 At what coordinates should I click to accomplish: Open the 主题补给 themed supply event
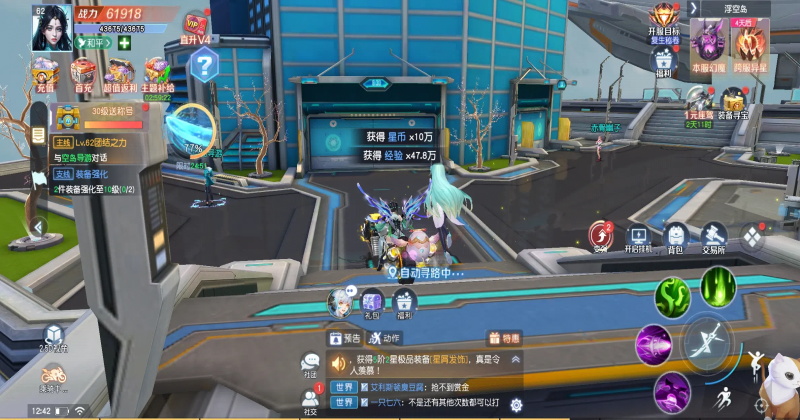tap(156, 76)
